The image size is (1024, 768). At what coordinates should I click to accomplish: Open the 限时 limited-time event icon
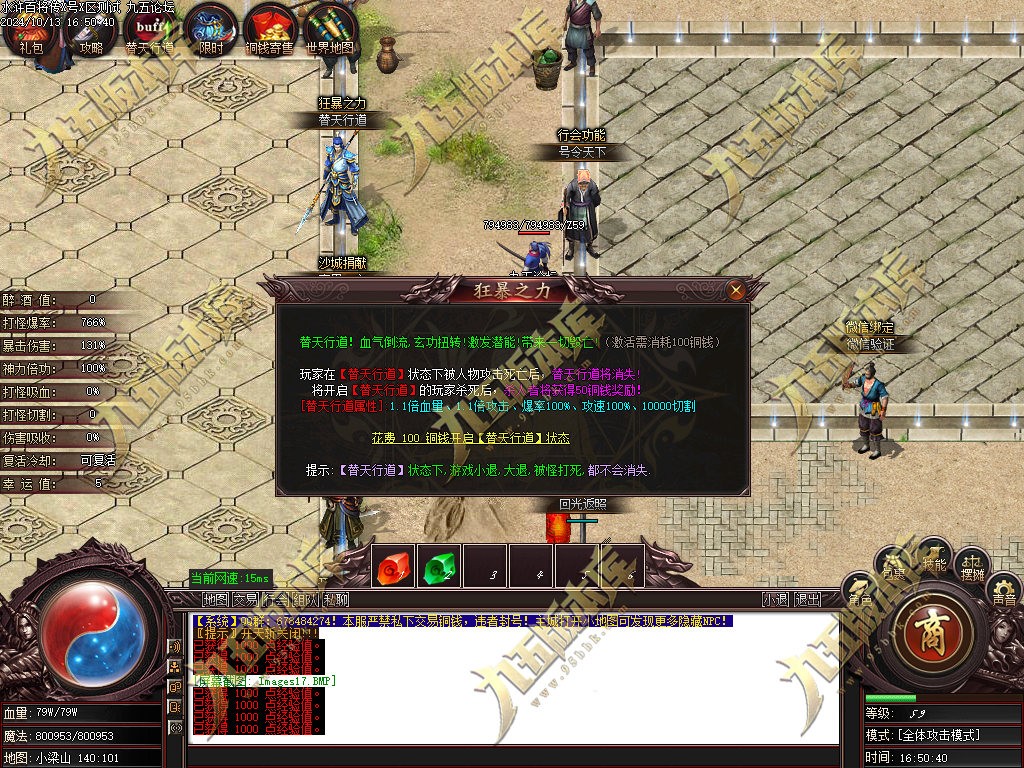pyautogui.click(x=211, y=30)
